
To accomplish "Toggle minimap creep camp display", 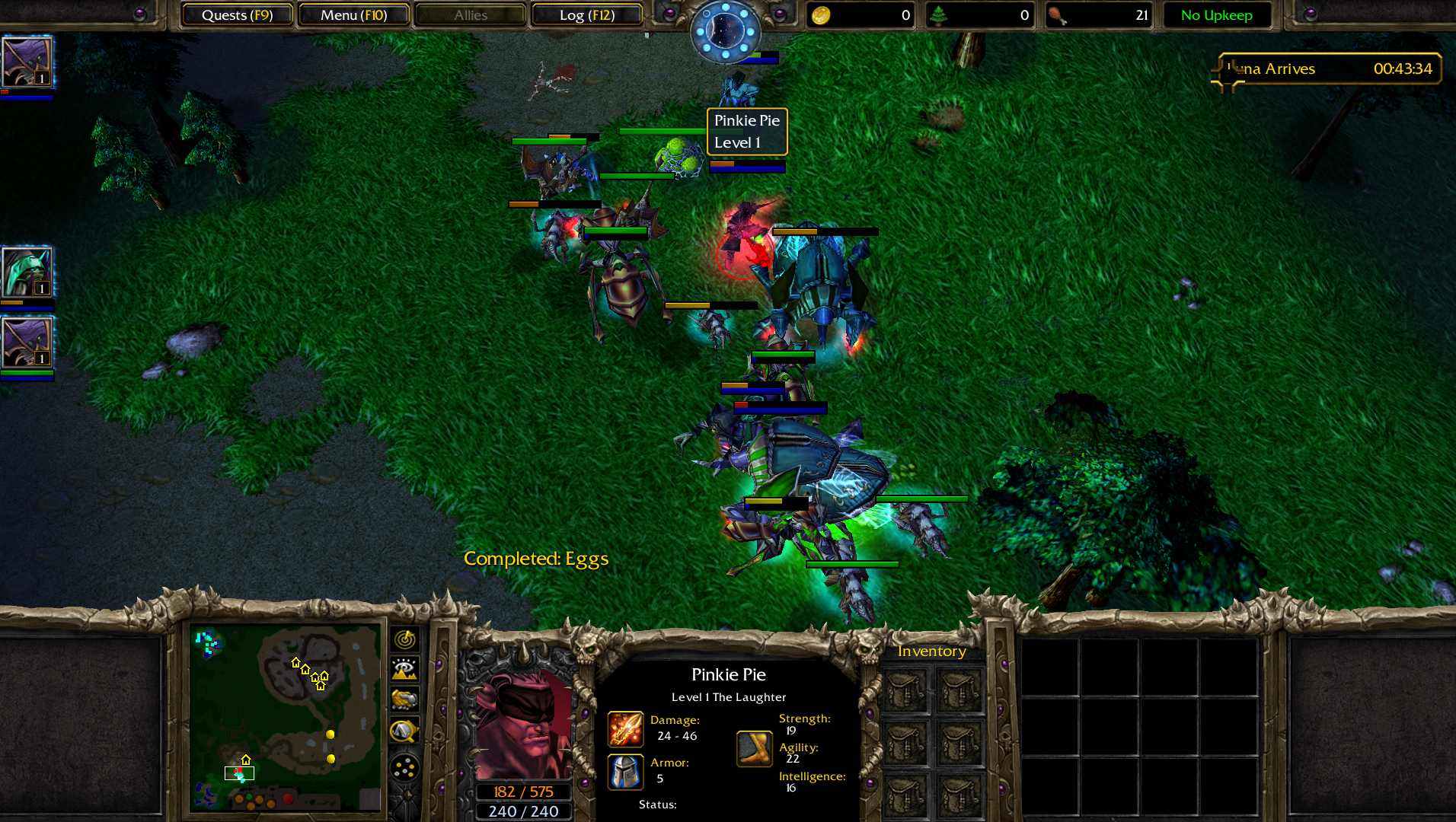I will tap(404, 731).
